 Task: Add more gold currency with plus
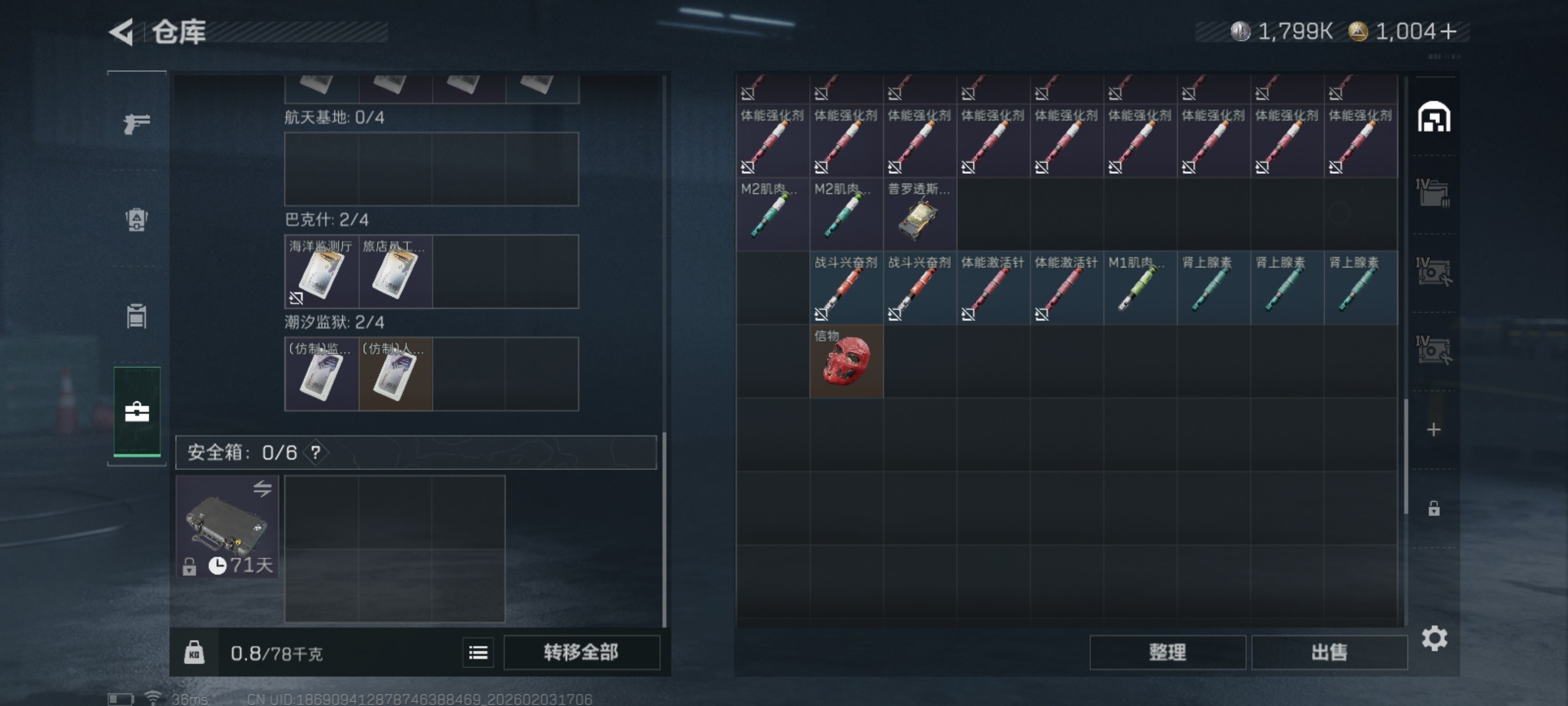pyautogui.click(x=1448, y=31)
